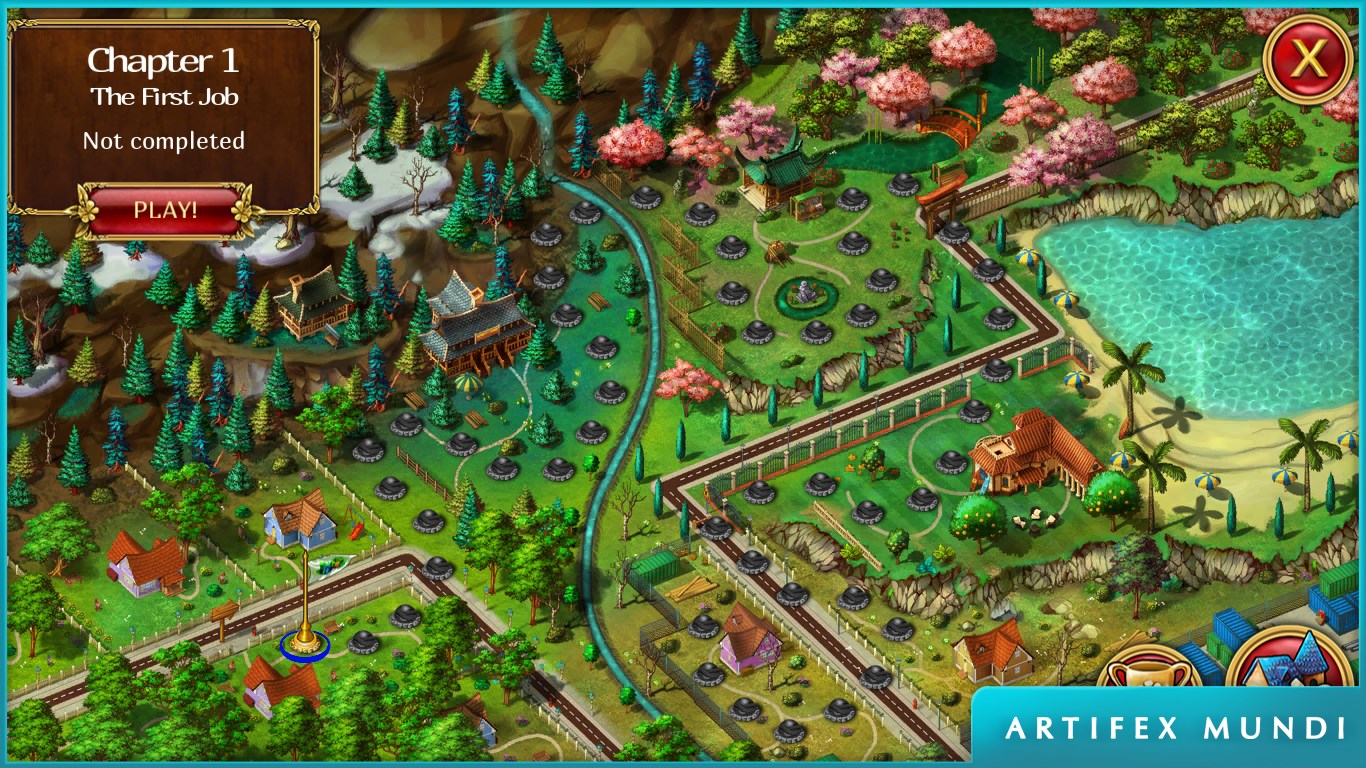The width and height of the screenshot is (1366, 768).
Task: Start Chapter 1 with the PLAY! button
Action: click(165, 211)
